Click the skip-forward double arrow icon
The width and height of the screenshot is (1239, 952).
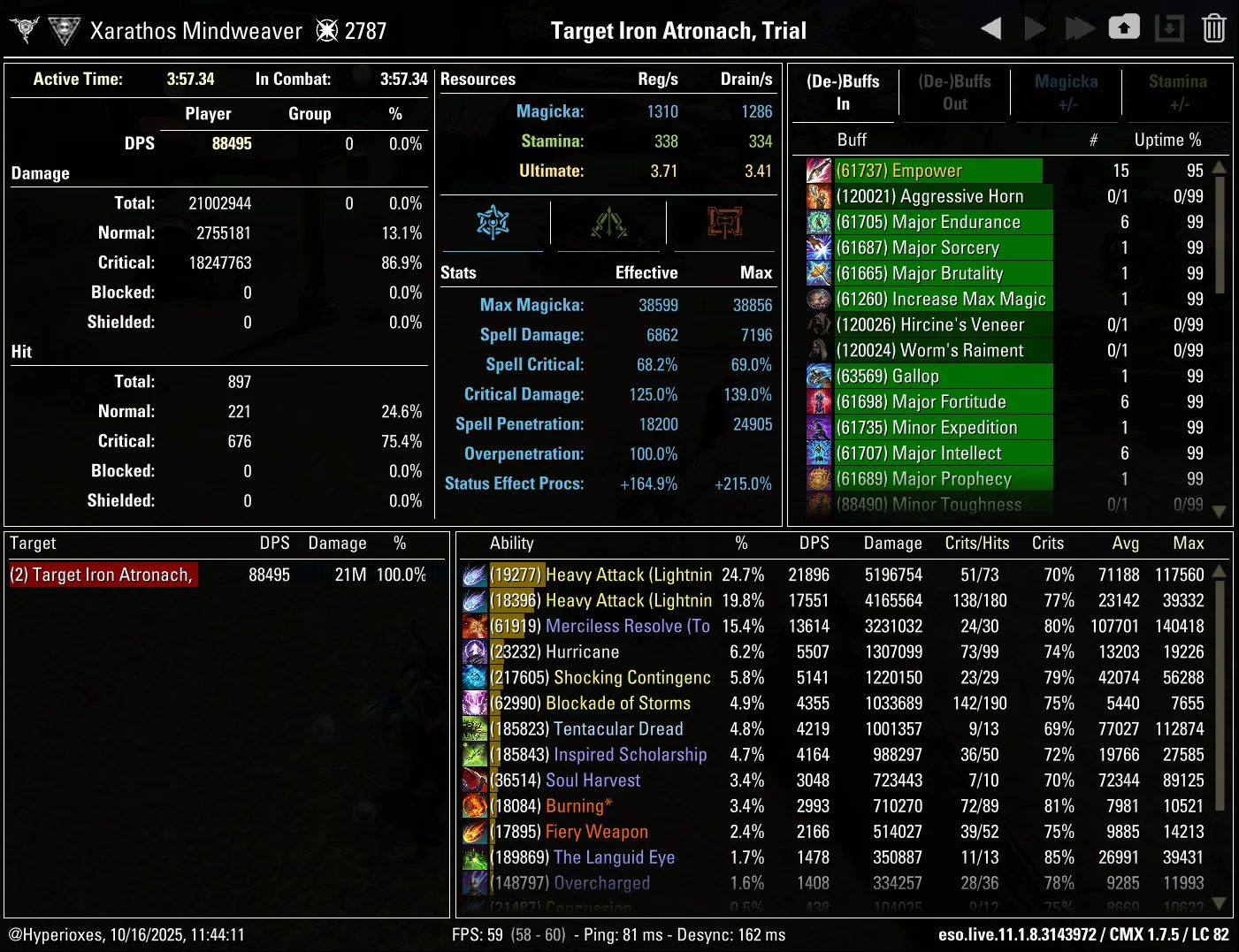tap(1080, 27)
